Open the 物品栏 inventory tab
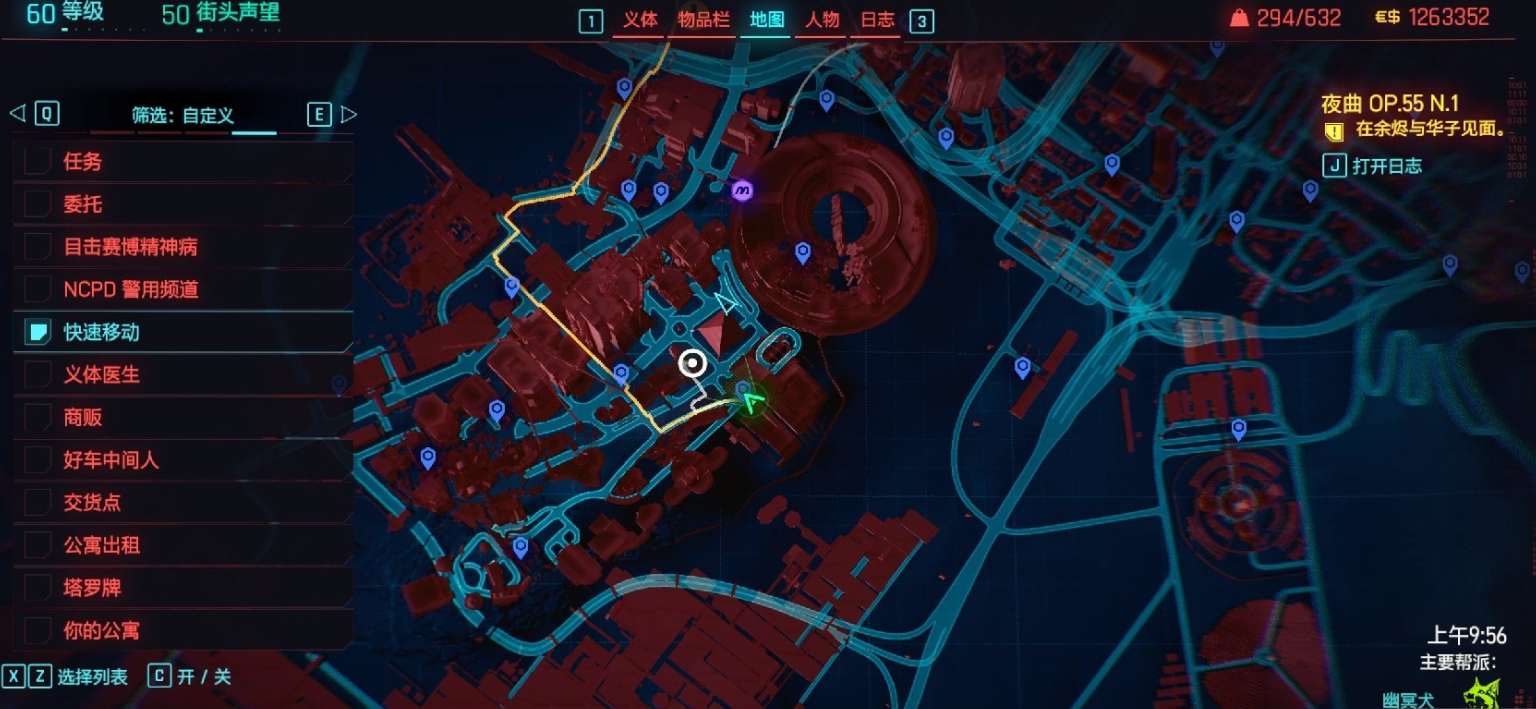 704,20
